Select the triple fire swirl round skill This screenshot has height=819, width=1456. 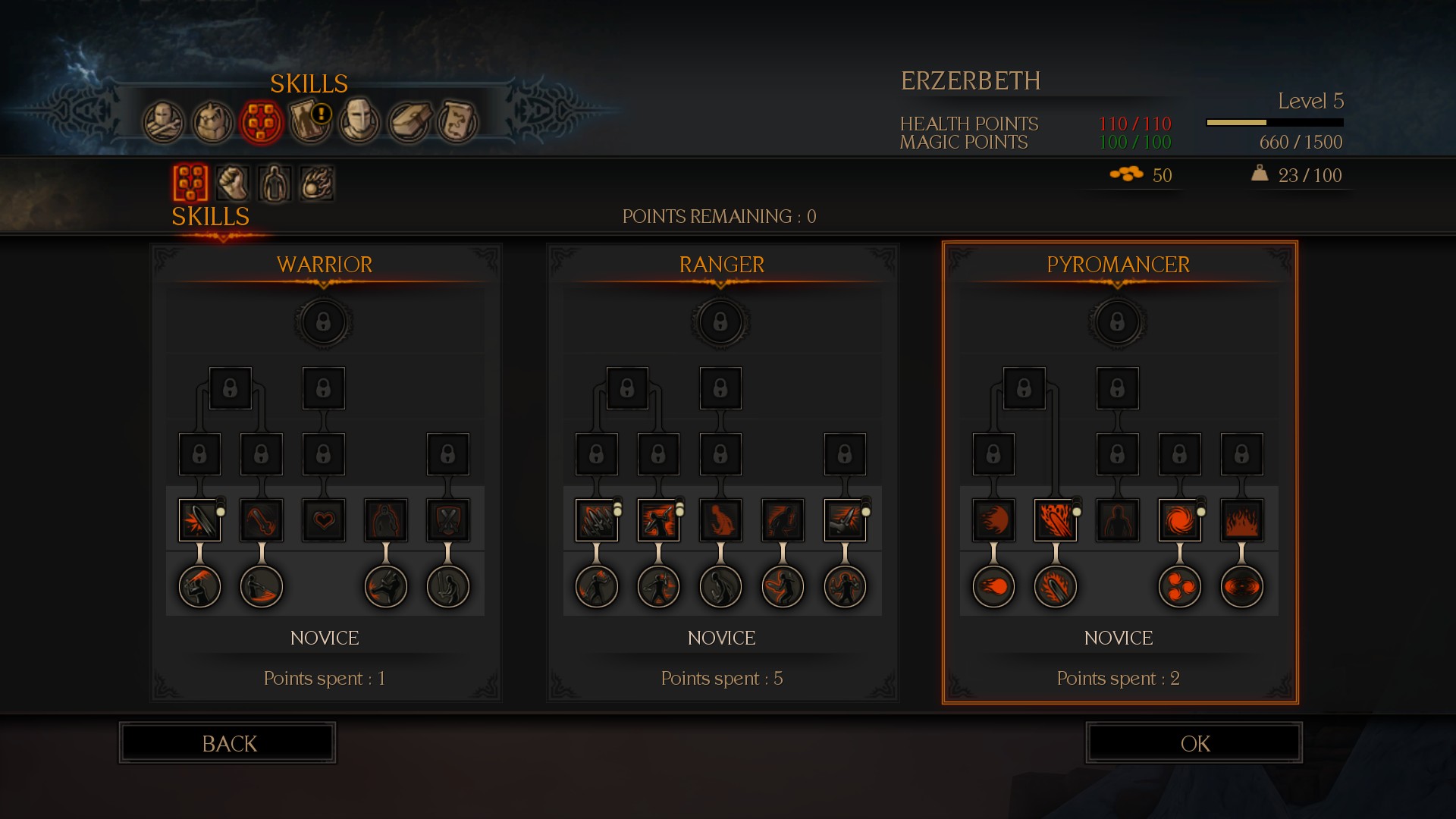tap(1179, 586)
